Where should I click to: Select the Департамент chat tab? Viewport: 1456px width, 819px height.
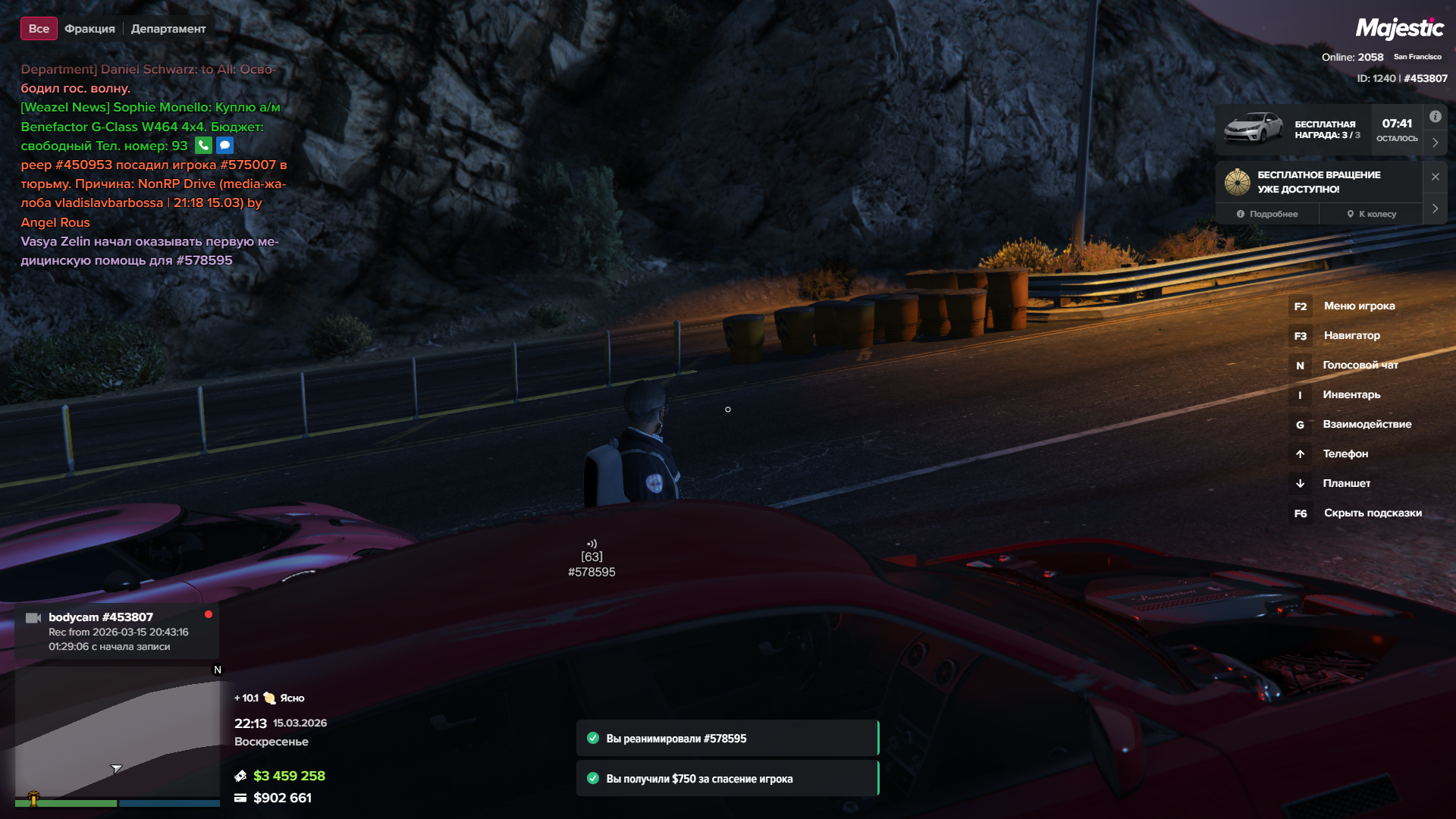click(x=168, y=29)
